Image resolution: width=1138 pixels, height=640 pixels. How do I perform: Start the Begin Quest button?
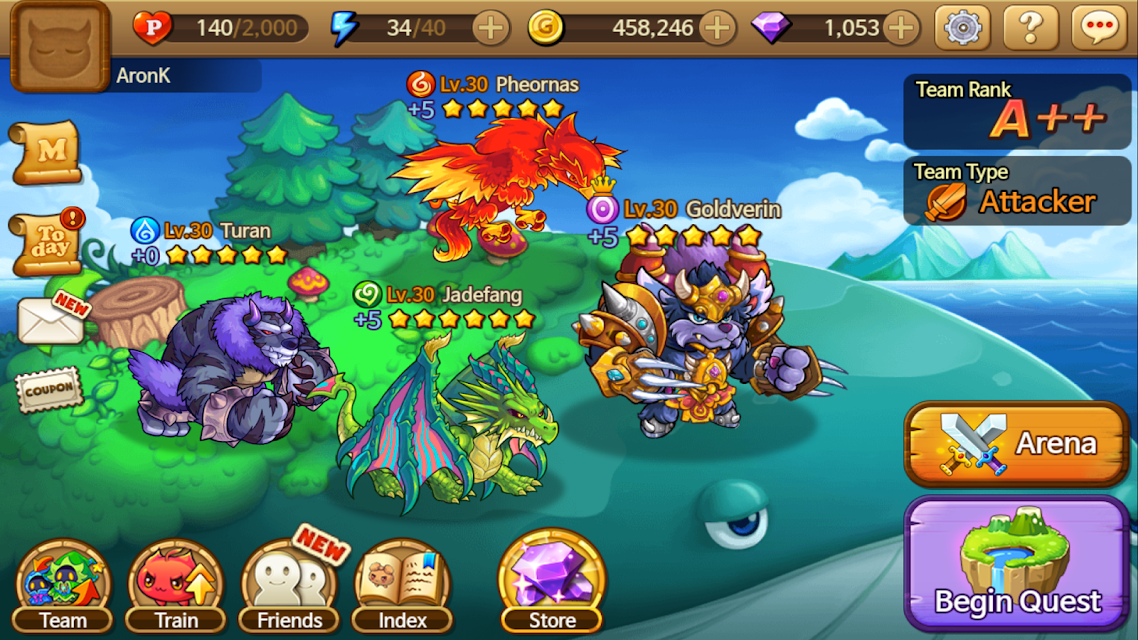pyautogui.click(x=1017, y=565)
